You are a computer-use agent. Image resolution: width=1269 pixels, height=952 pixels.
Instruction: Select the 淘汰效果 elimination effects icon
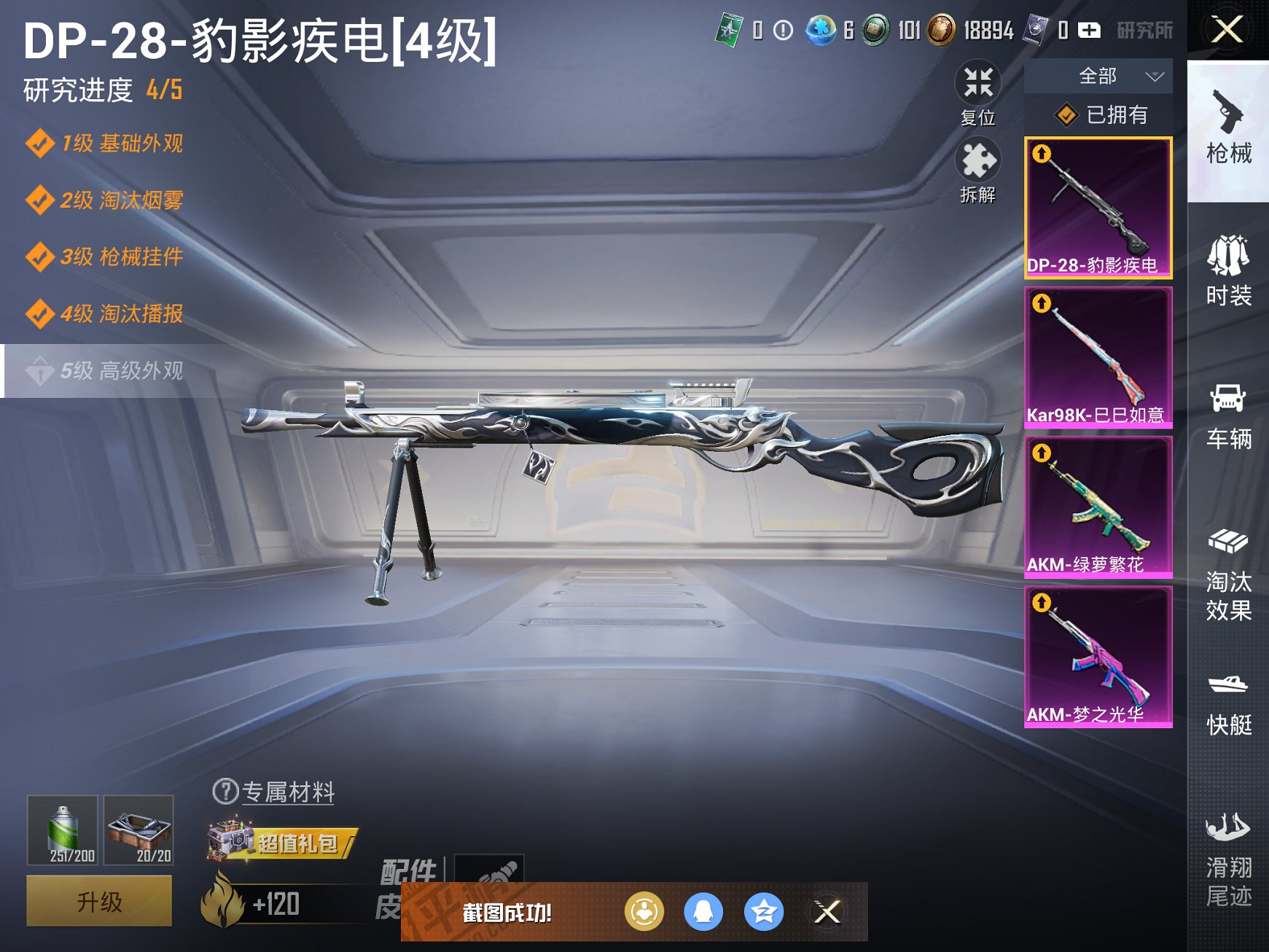click(1230, 569)
